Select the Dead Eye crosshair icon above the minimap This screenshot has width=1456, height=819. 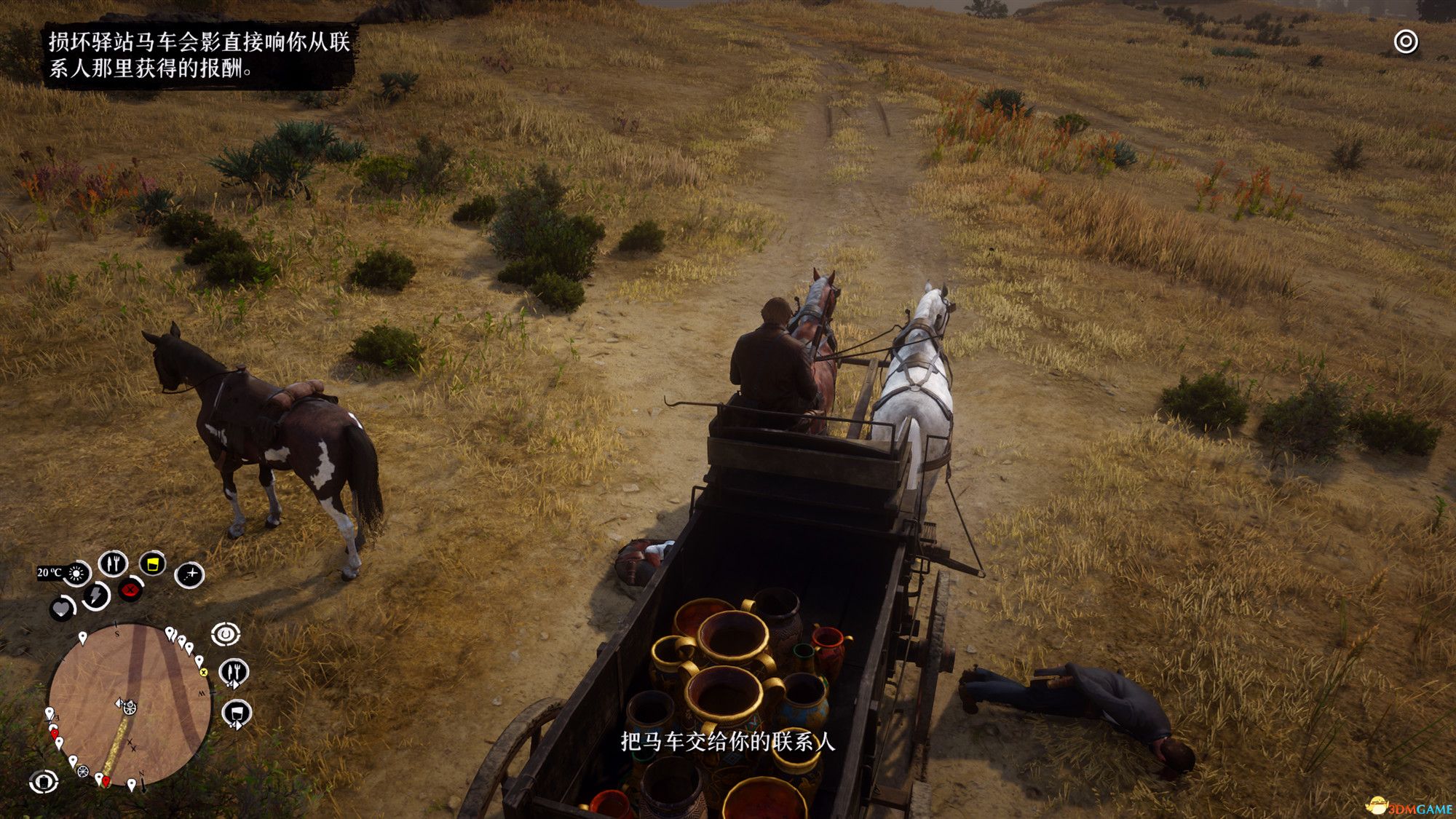click(x=190, y=576)
